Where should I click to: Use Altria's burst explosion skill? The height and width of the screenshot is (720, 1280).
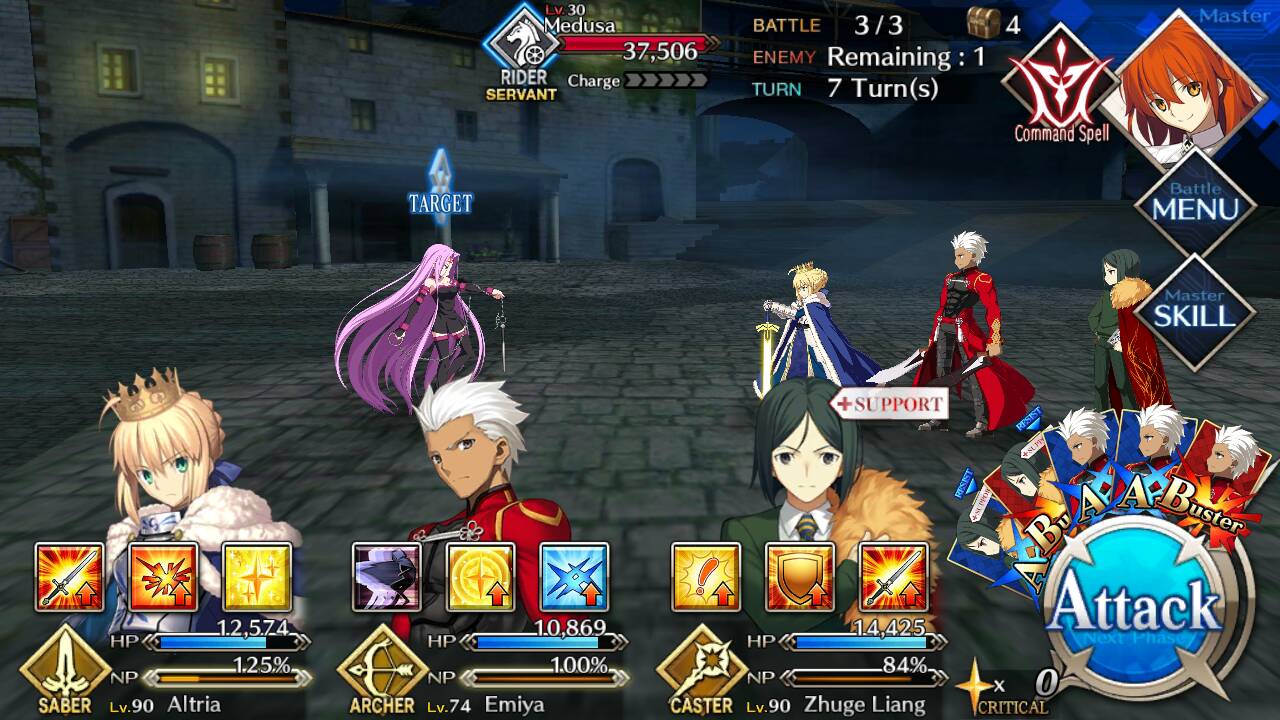pyautogui.click(x=163, y=577)
